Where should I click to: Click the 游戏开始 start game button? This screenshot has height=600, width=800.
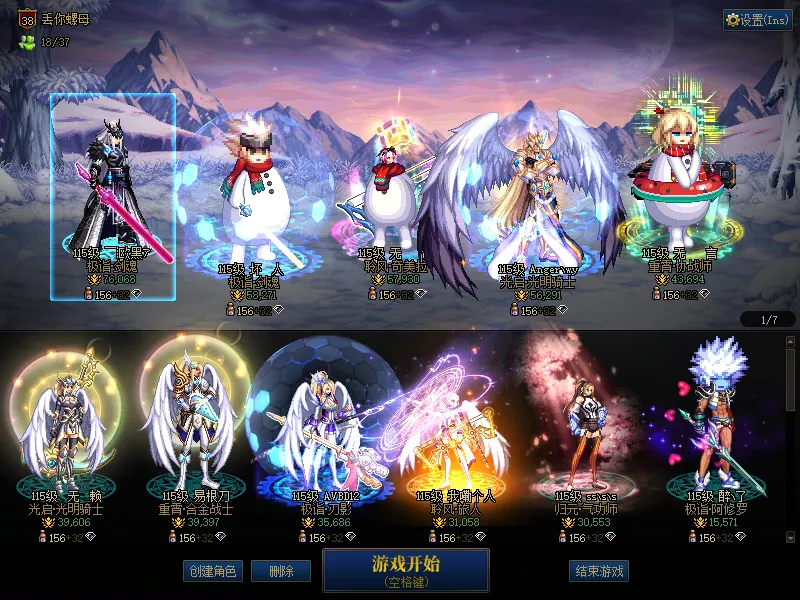[405, 570]
